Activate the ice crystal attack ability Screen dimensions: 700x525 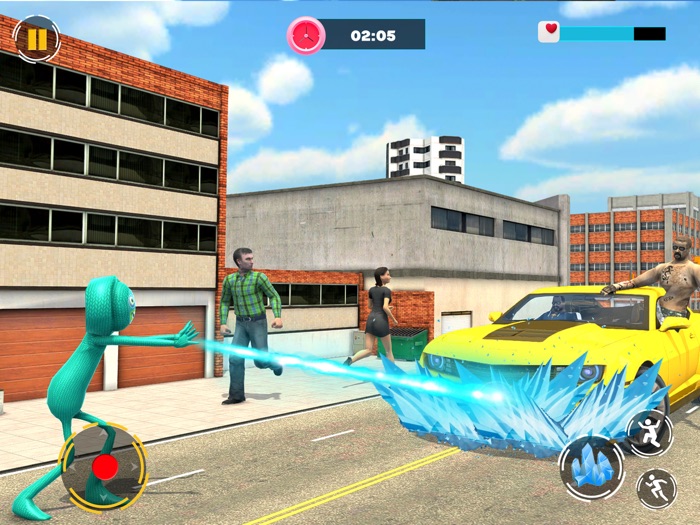(591, 467)
